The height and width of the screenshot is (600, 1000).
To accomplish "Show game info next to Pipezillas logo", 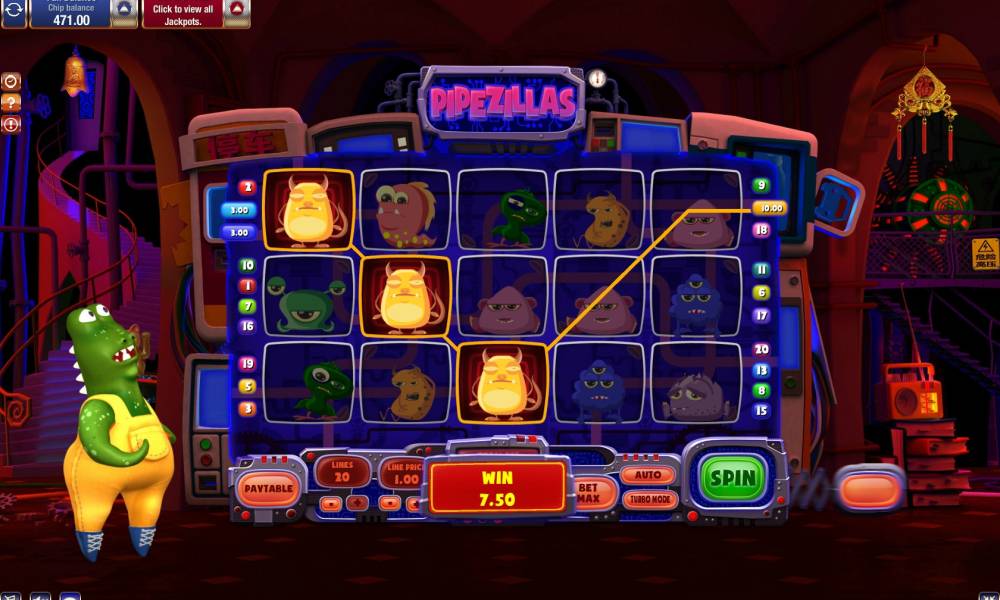I will (x=597, y=78).
